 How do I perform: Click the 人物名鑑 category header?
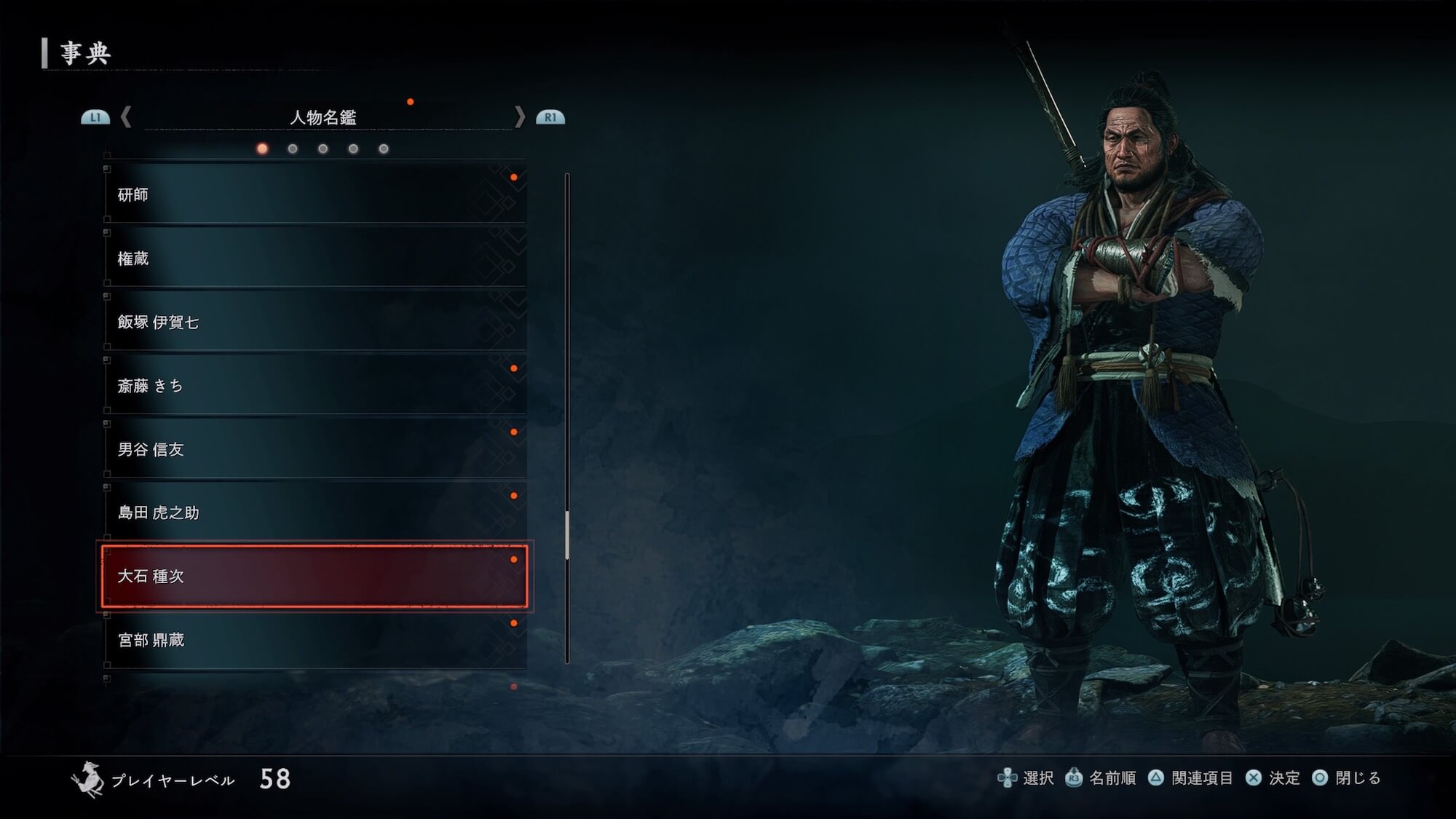[323, 118]
